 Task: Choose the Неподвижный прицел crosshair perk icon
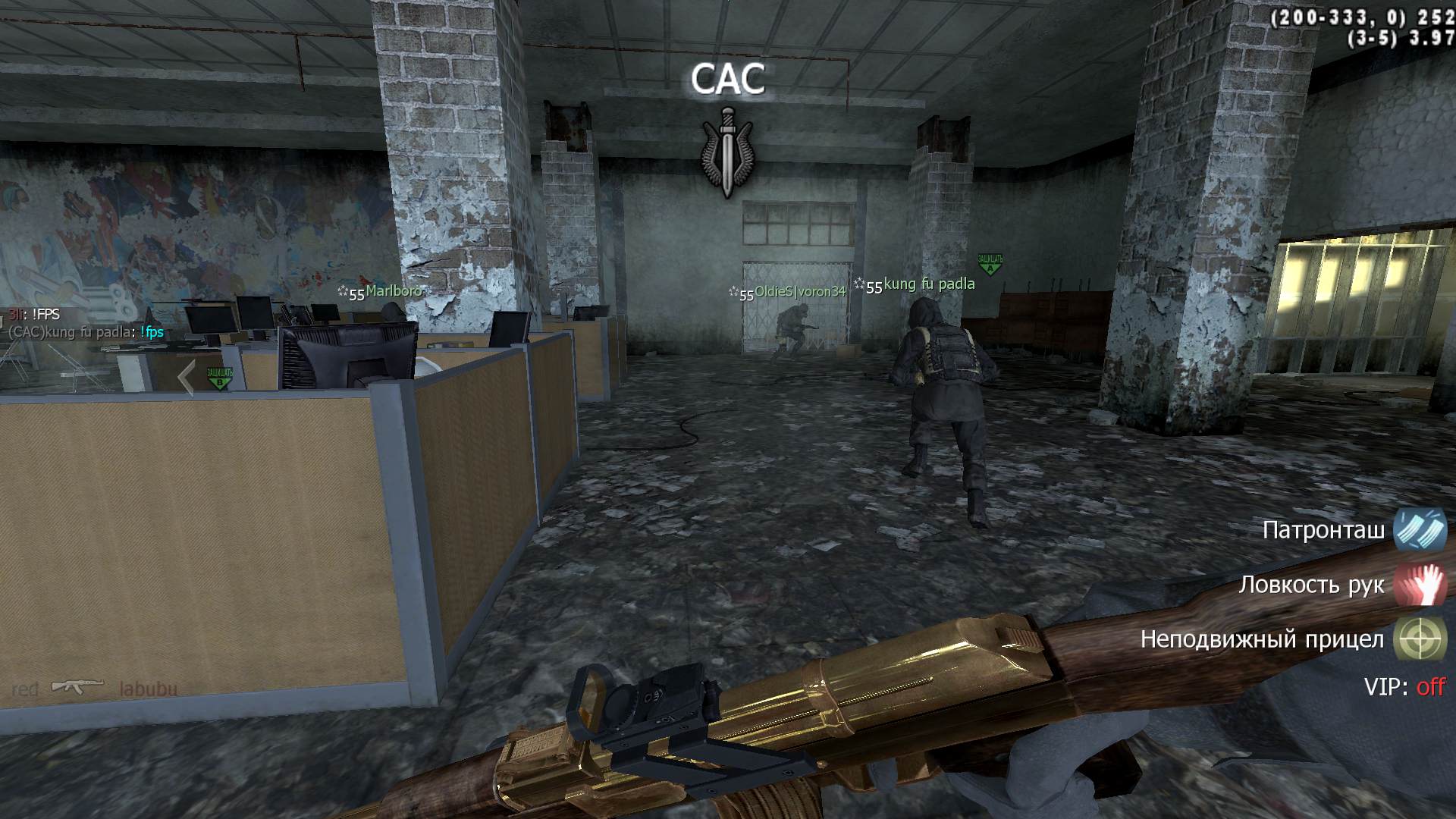(1420, 639)
